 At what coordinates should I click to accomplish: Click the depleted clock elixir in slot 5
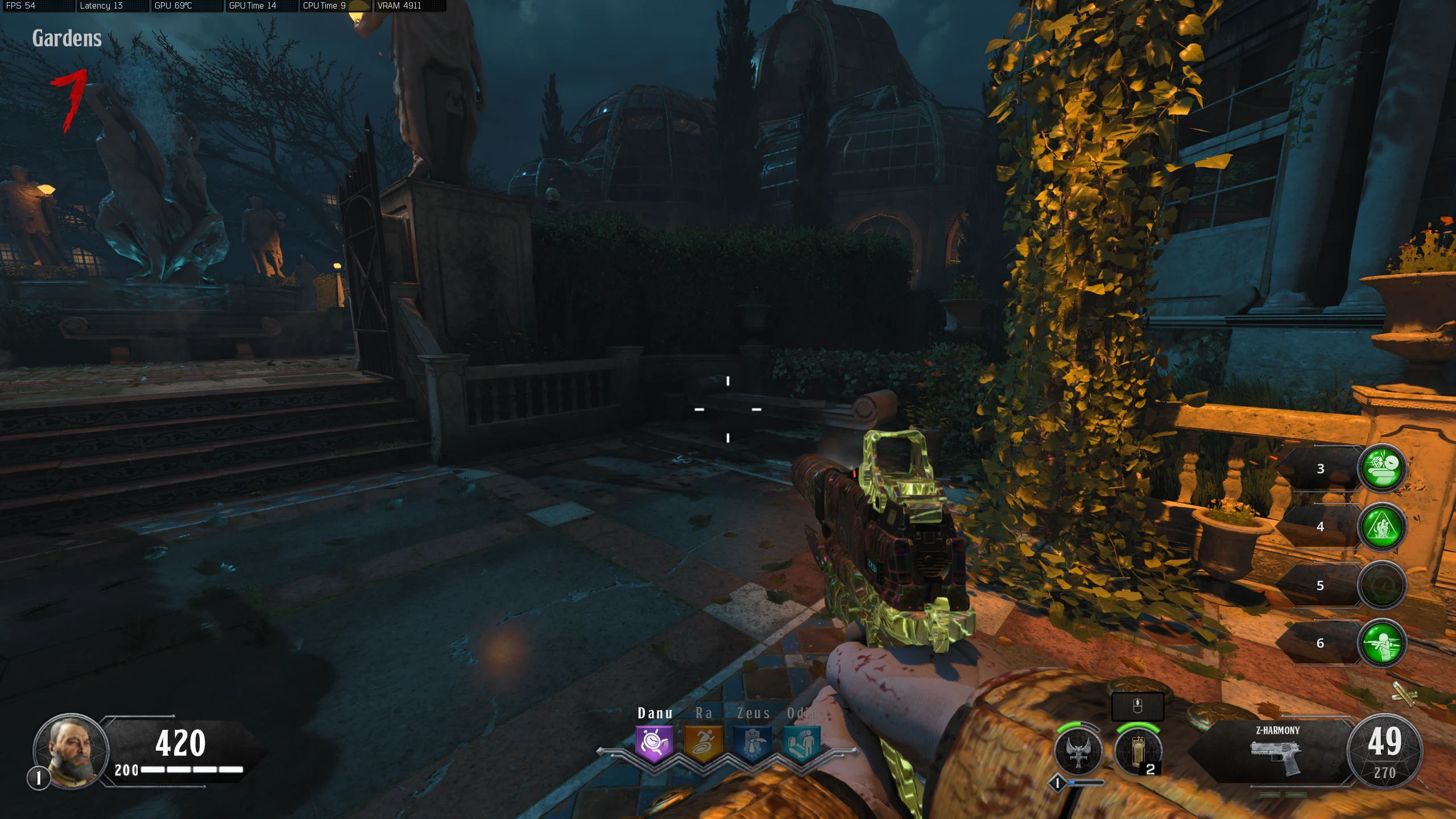tap(1382, 585)
